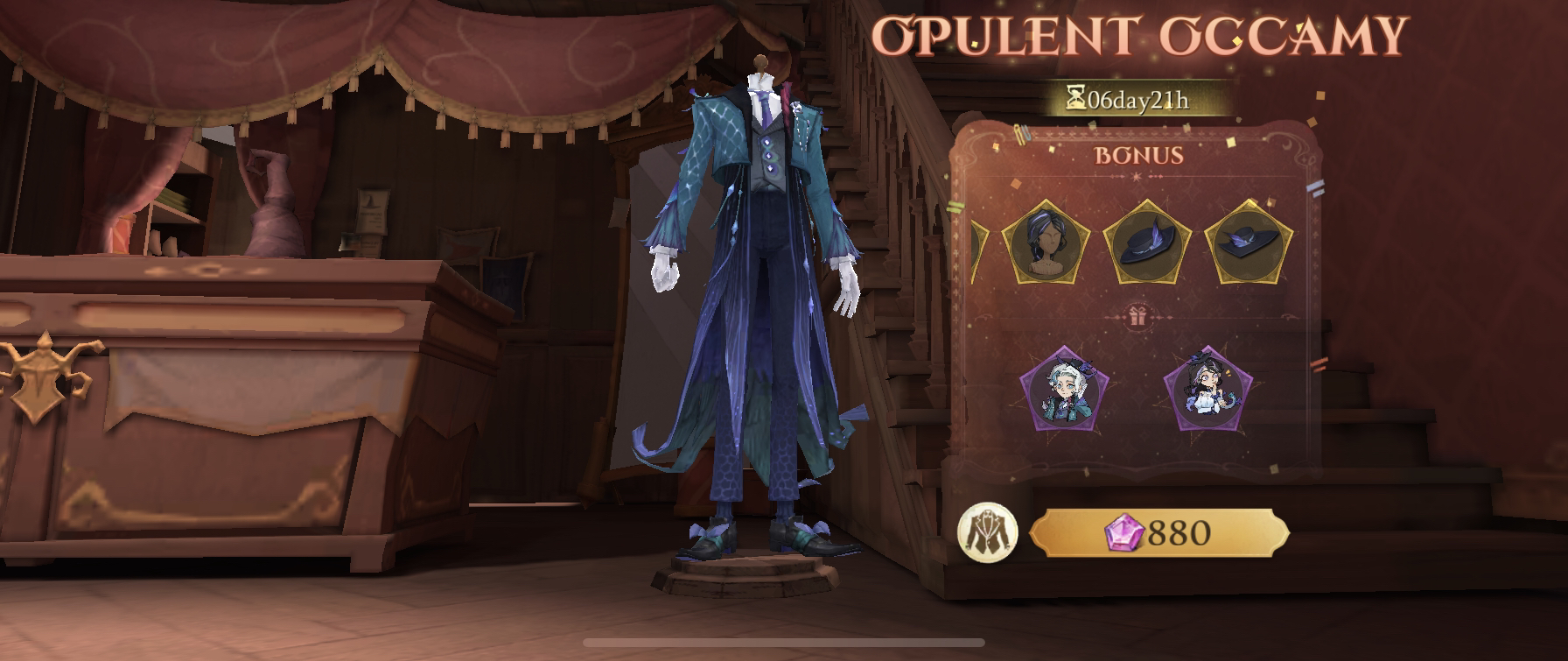Select the wide-brimmed hat with flat feather

click(x=1248, y=242)
